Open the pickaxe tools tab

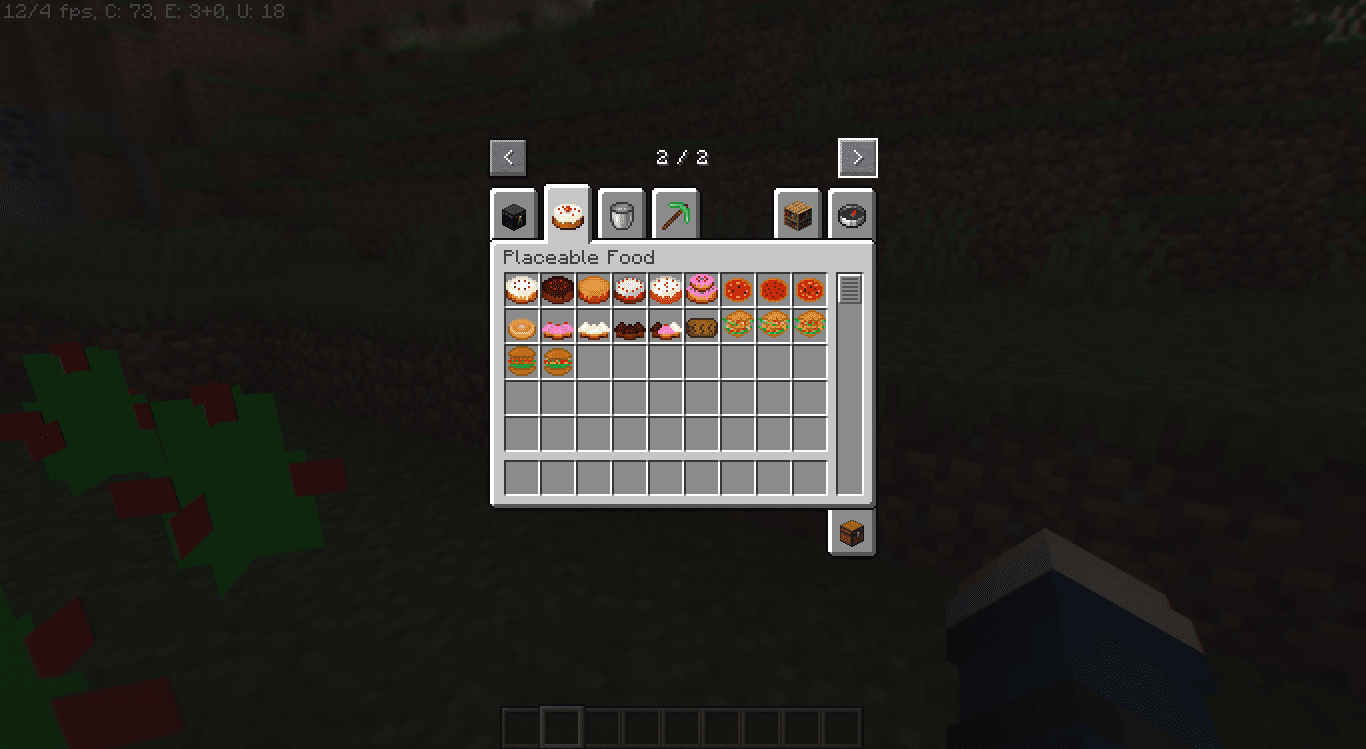point(676,213)
